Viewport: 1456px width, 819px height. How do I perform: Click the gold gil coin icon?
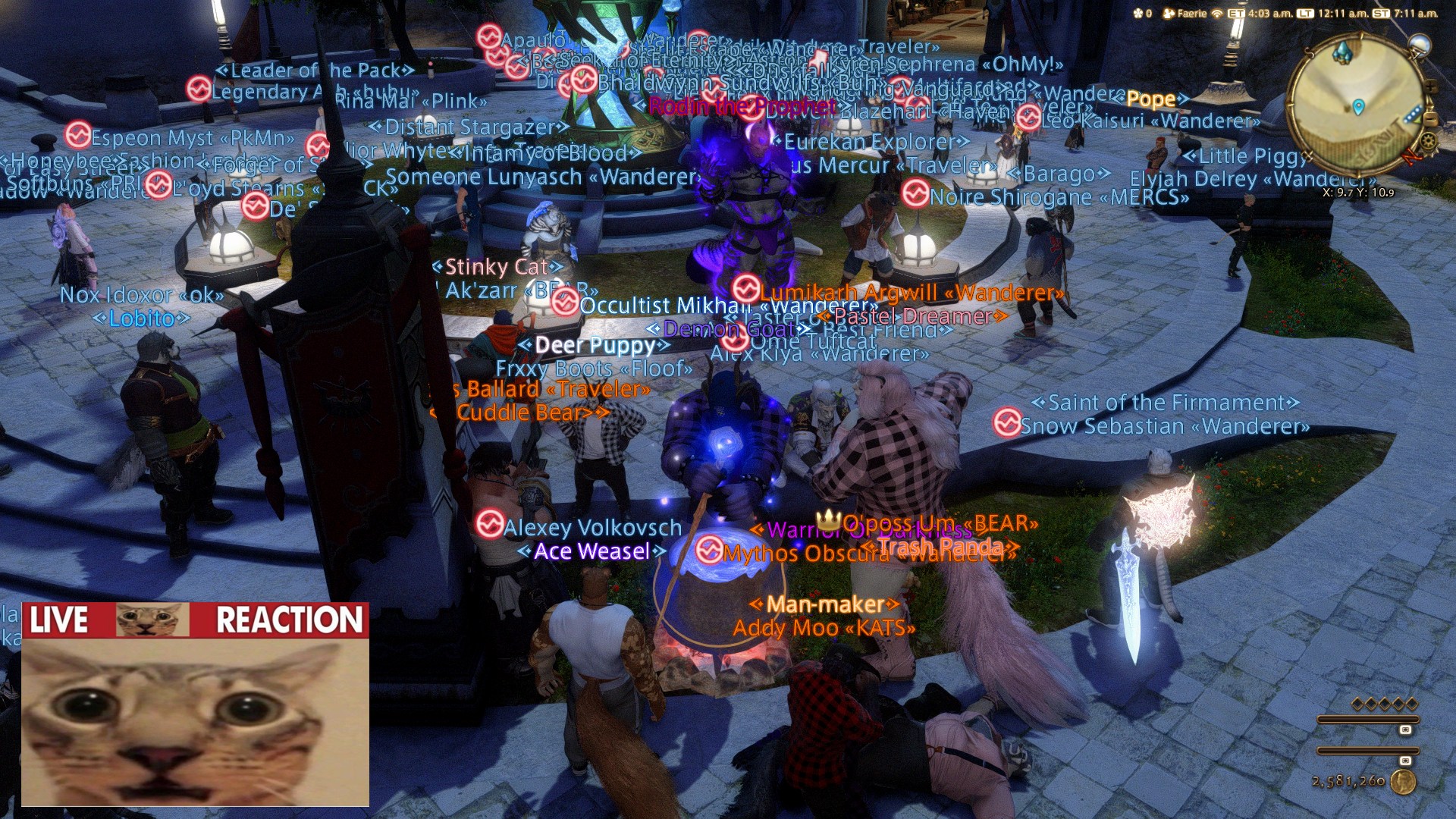(x=1403, y=782)
